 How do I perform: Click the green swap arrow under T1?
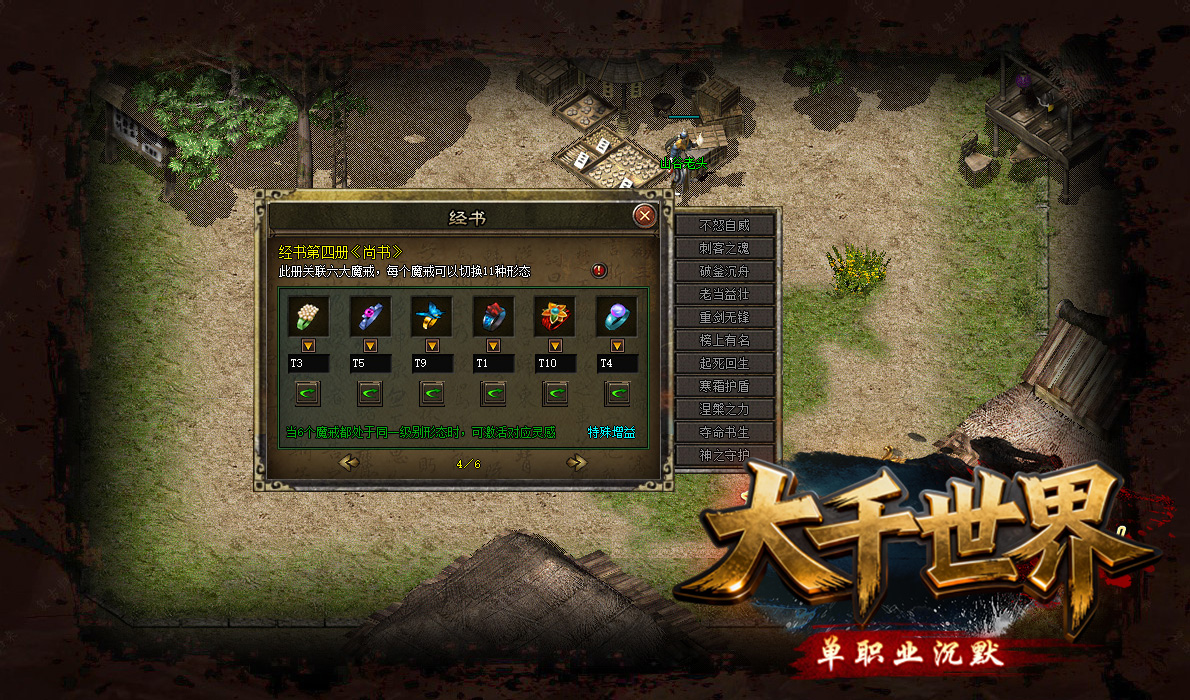(494, 393)
